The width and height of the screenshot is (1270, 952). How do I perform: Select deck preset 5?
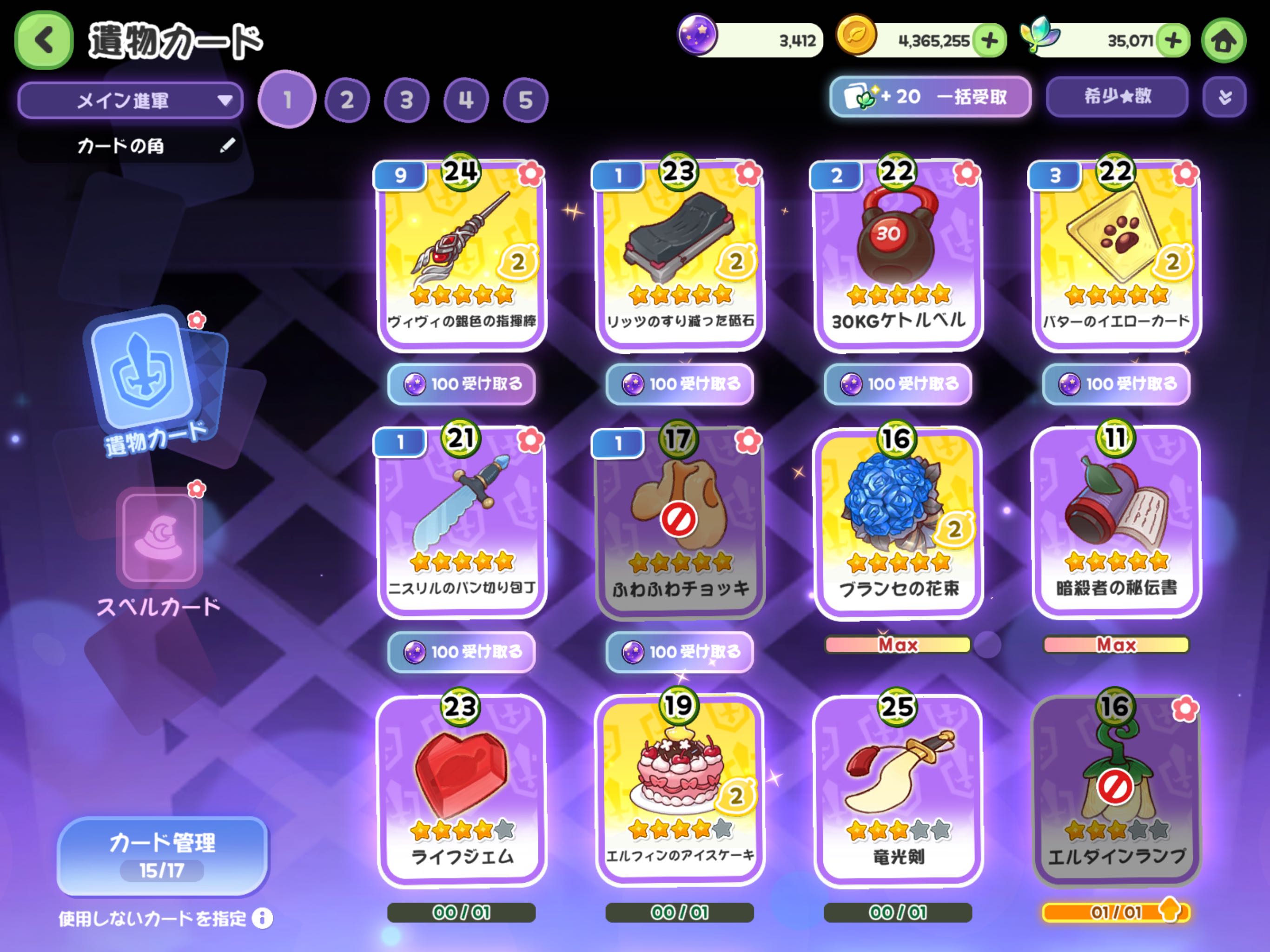(x=525, y=100)
